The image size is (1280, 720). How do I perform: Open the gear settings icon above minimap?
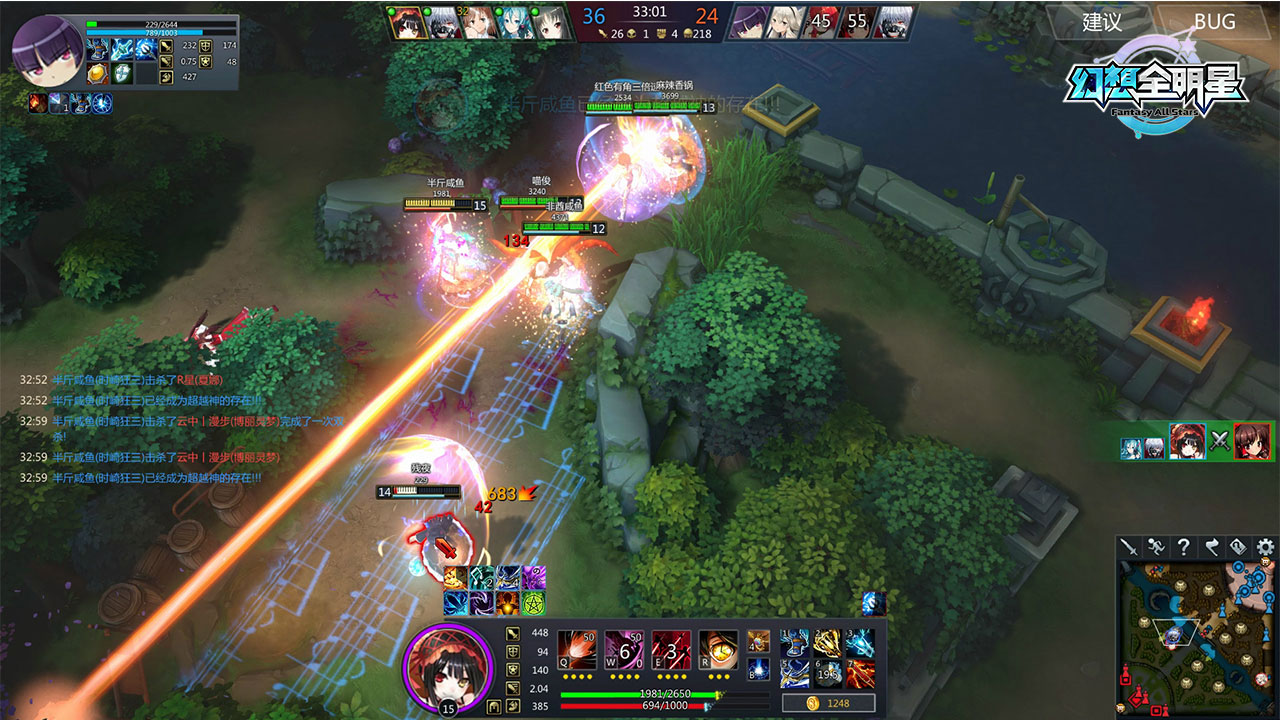(1265, 547)
